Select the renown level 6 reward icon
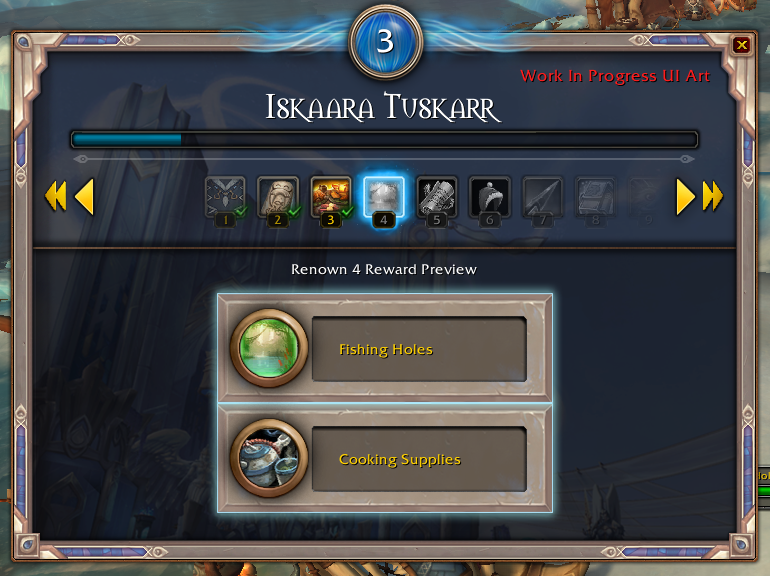The height and width of the screenshot is (576, 770). (x=489, y=198)
